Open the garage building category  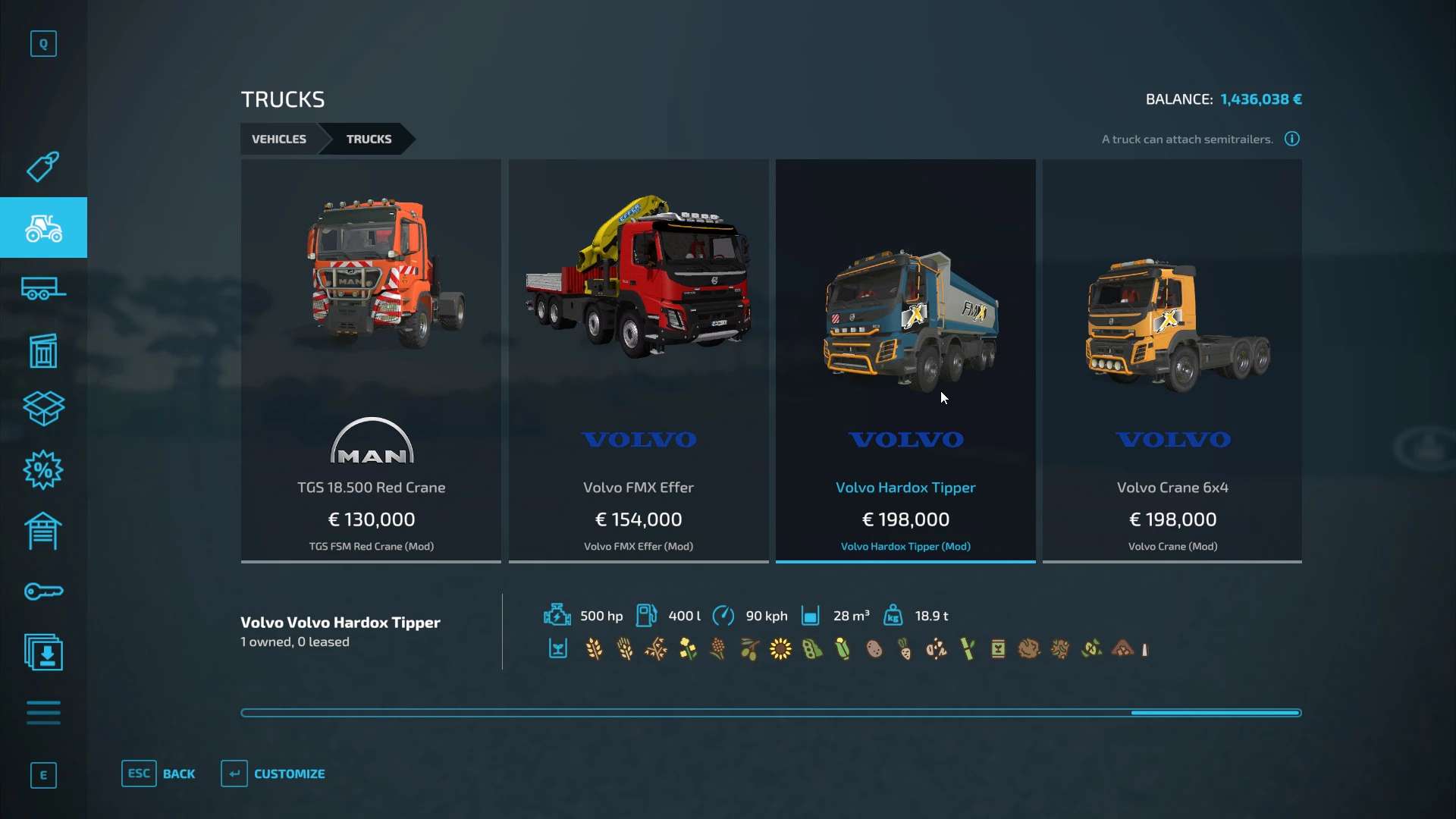(x=43, y=531)
